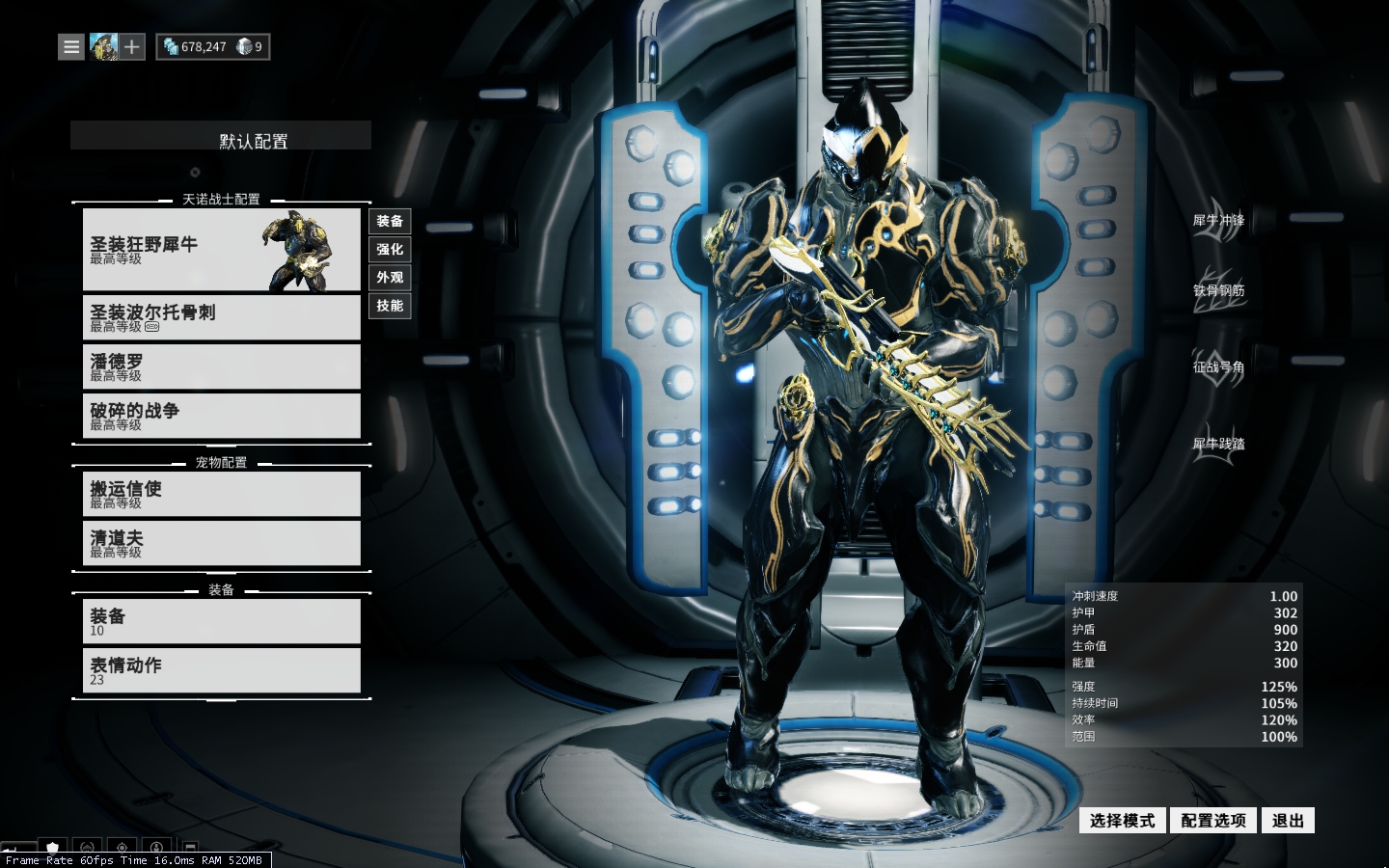
Task: Select the 圣装狂野犀牛 warframe slot
Action: 221,250
